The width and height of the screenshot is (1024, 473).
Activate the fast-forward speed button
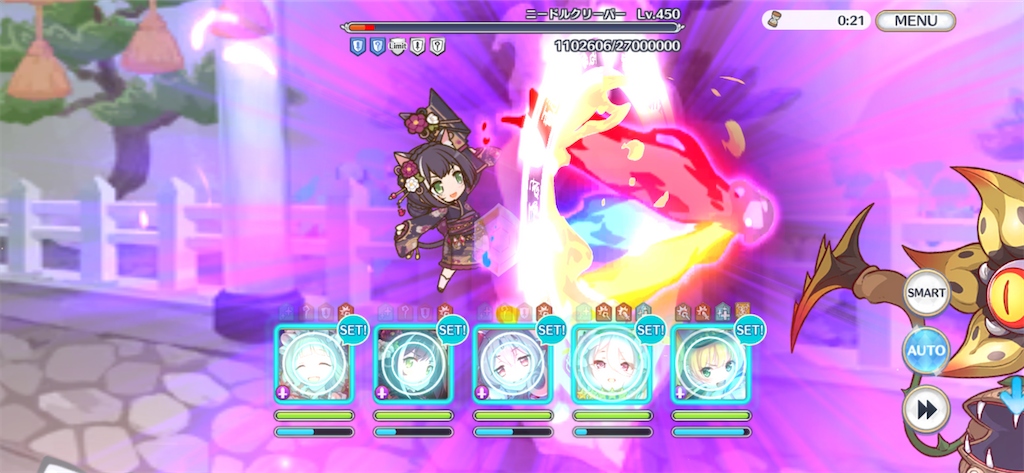click(925, 408)
